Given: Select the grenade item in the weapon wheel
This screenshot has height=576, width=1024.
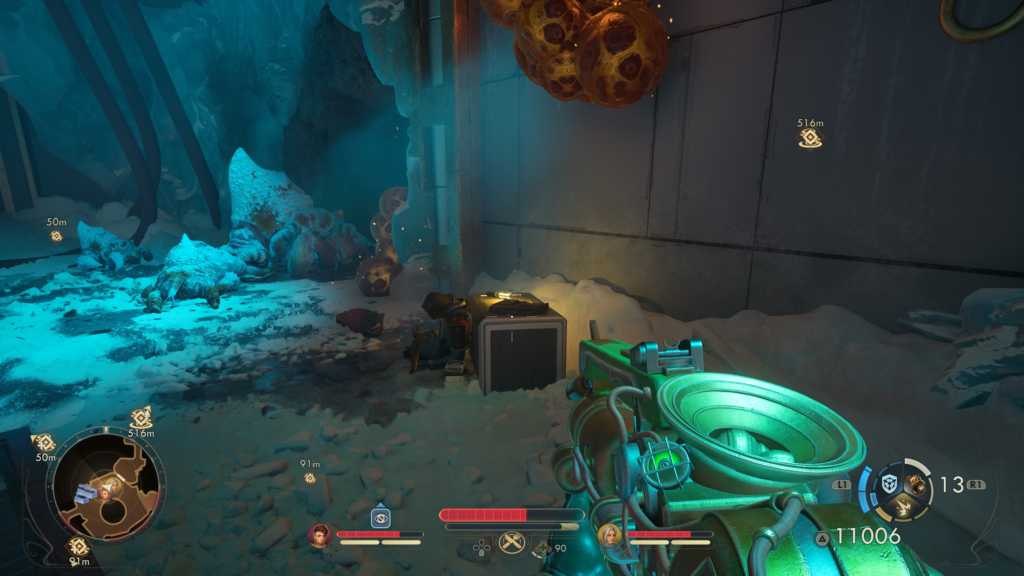Looking at the screenshot, I should (x=915, y=483).
